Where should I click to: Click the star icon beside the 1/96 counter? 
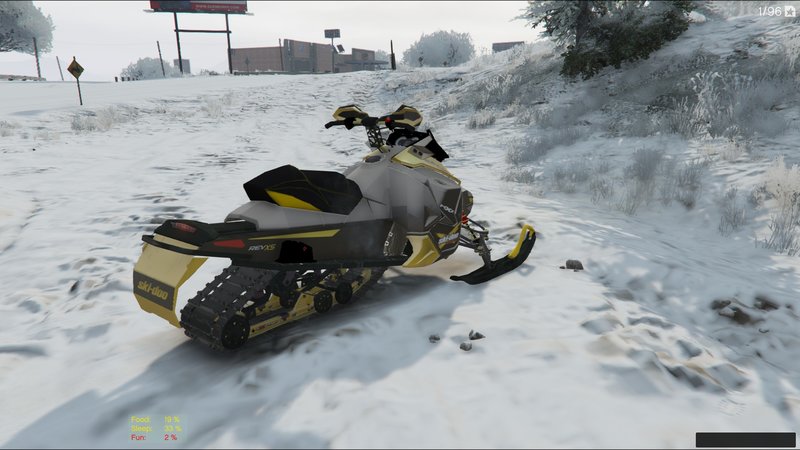(x=790, y=11)
